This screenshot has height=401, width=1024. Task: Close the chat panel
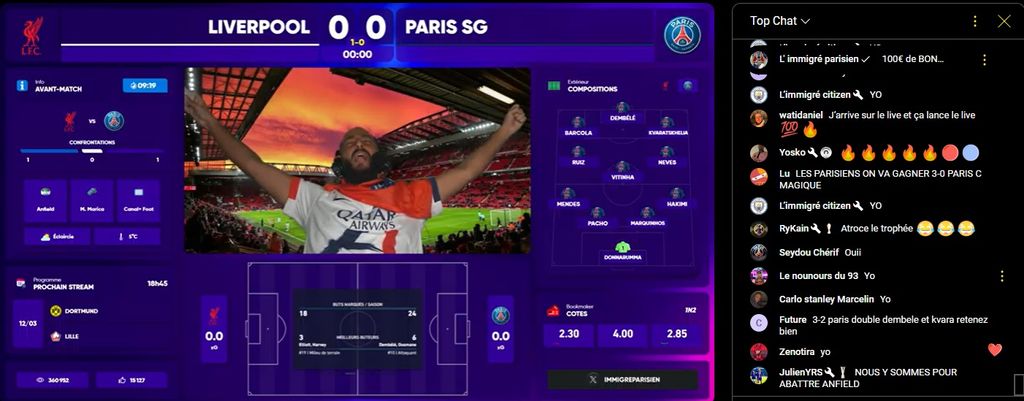(x=1004, y=21)
